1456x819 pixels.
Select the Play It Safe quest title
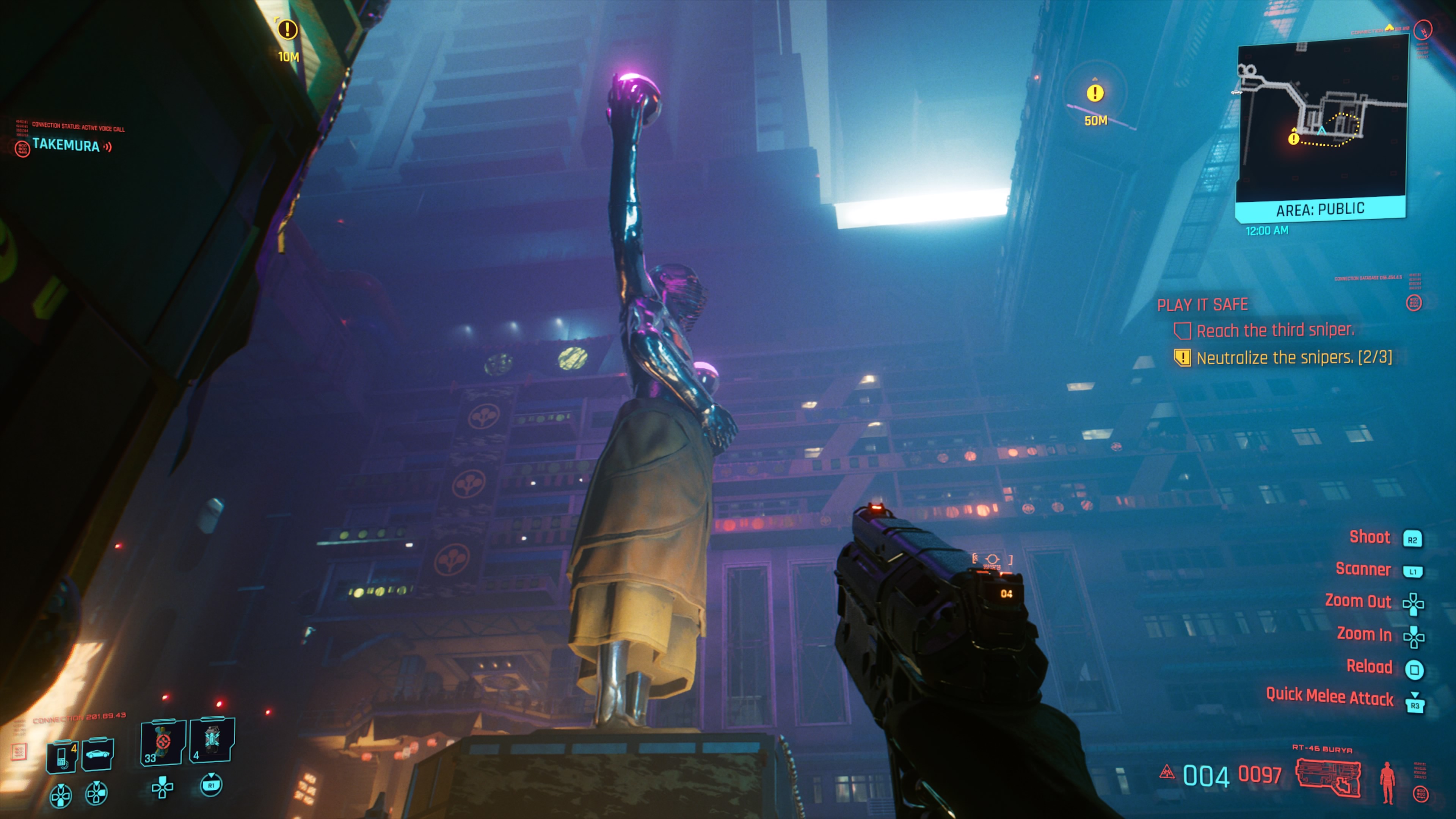1202,305
